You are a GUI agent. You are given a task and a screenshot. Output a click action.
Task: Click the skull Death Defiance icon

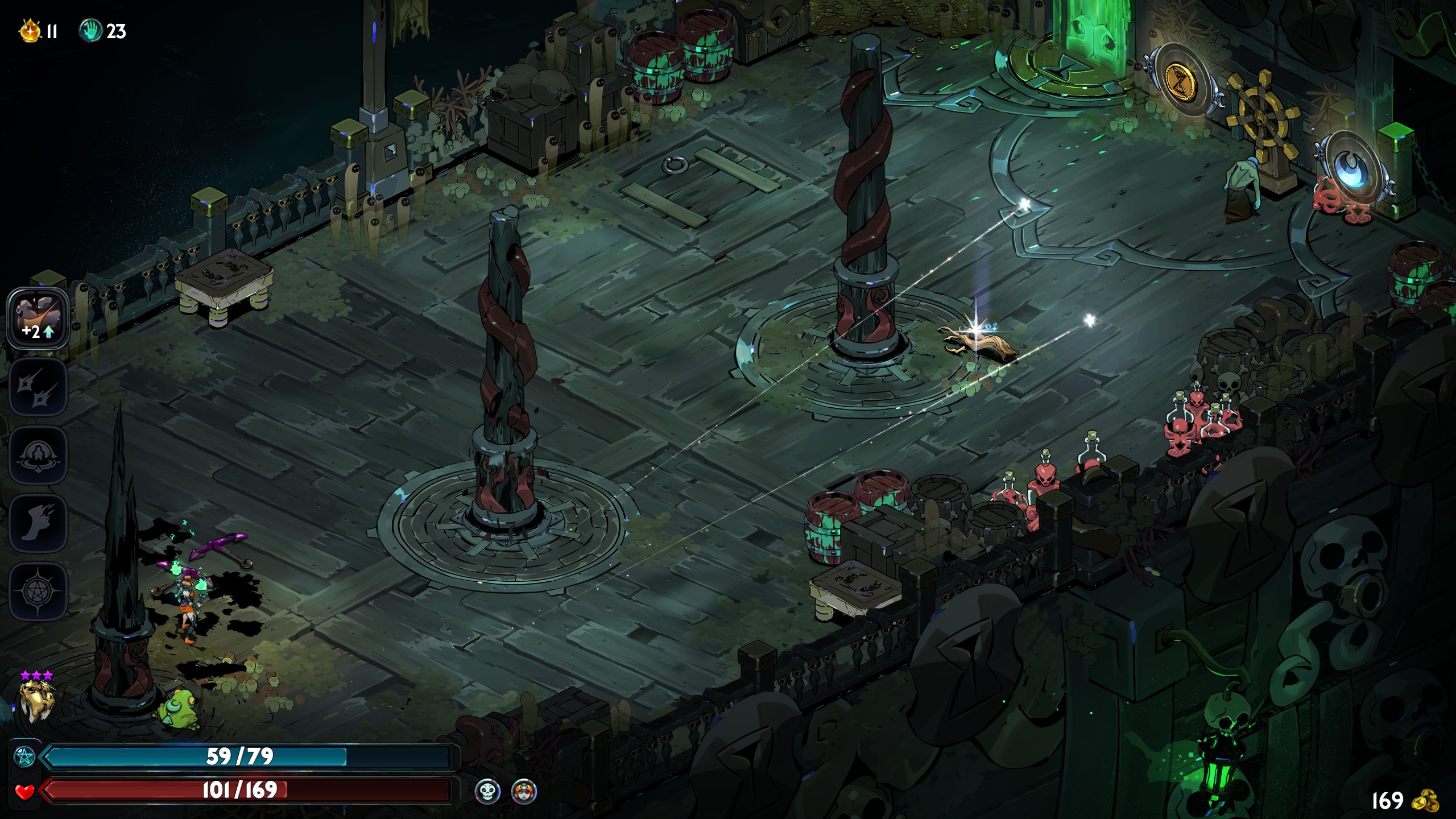pos(487,791)
